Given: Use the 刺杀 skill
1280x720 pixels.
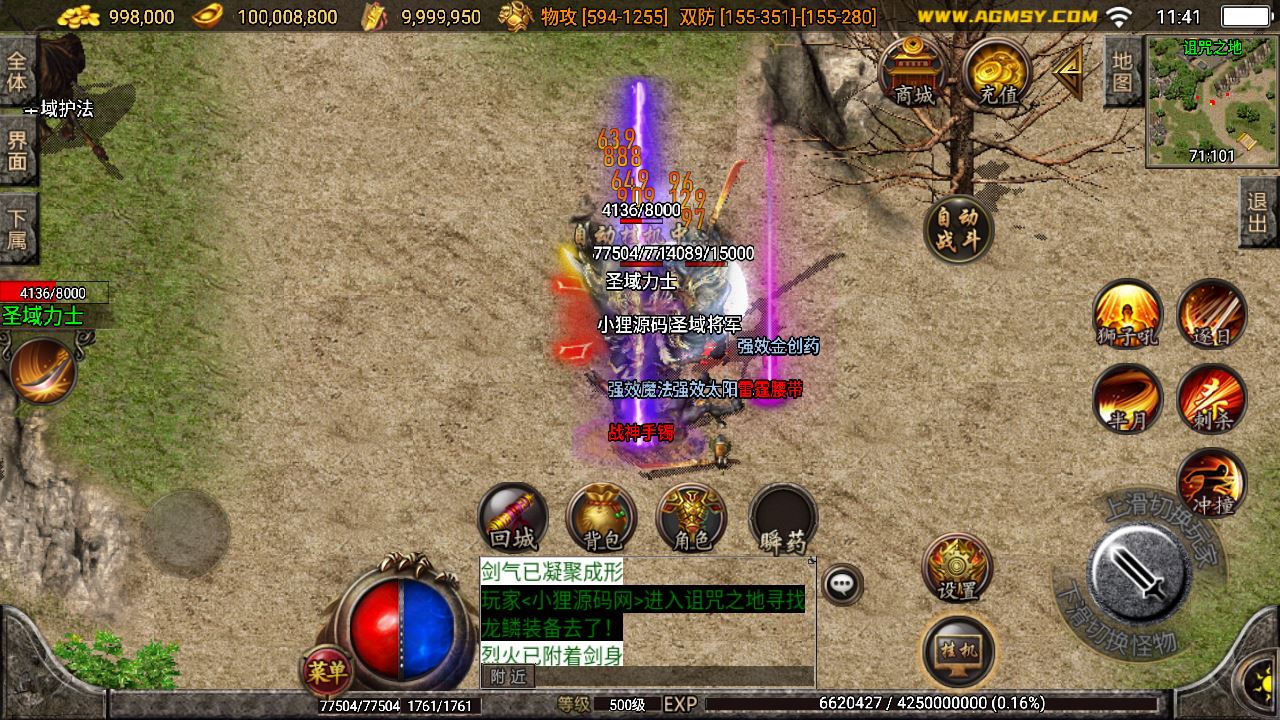Looking at the screenshot, I should tap(1211, 399).
